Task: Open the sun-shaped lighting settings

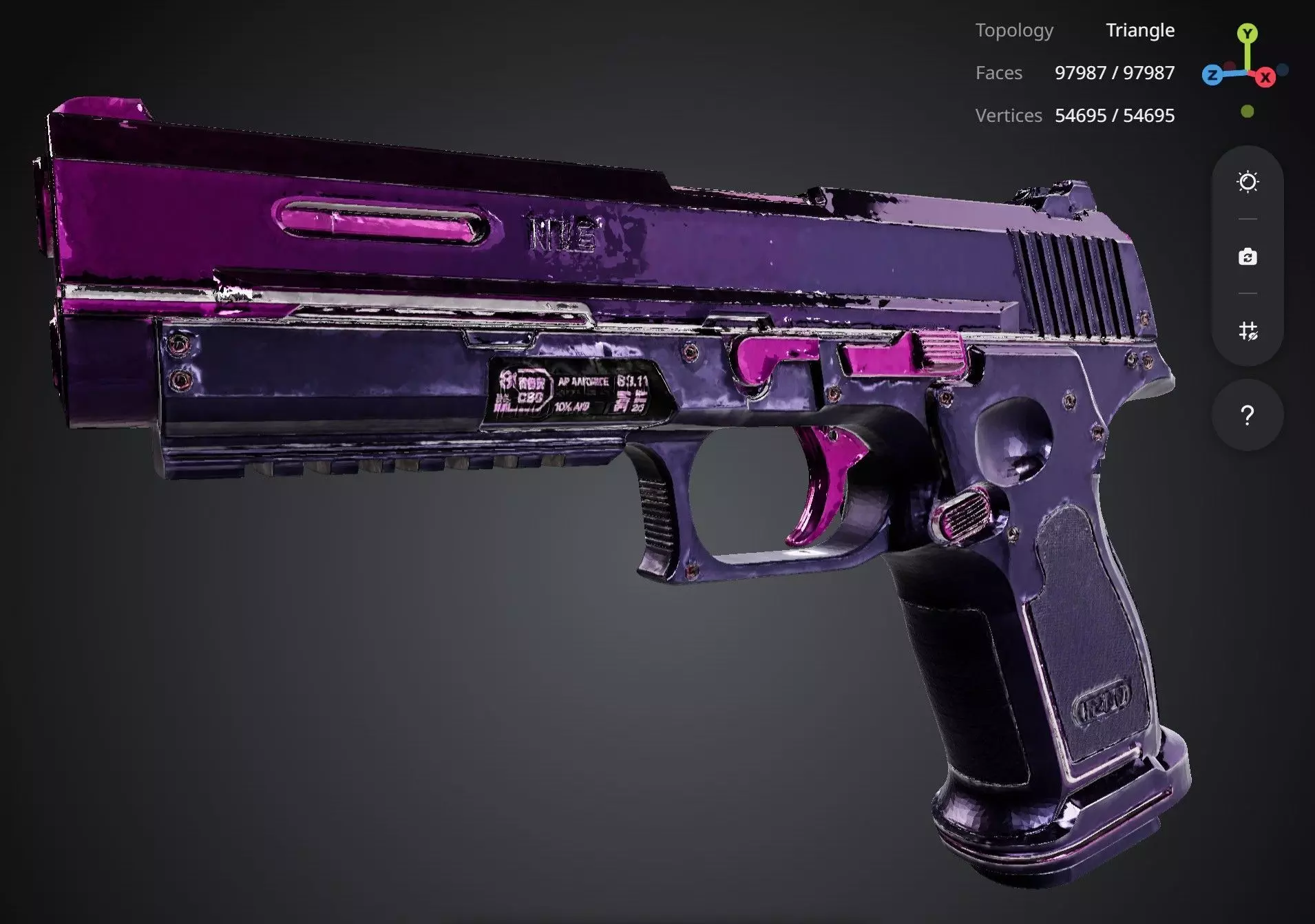Action: [1248, 182]
